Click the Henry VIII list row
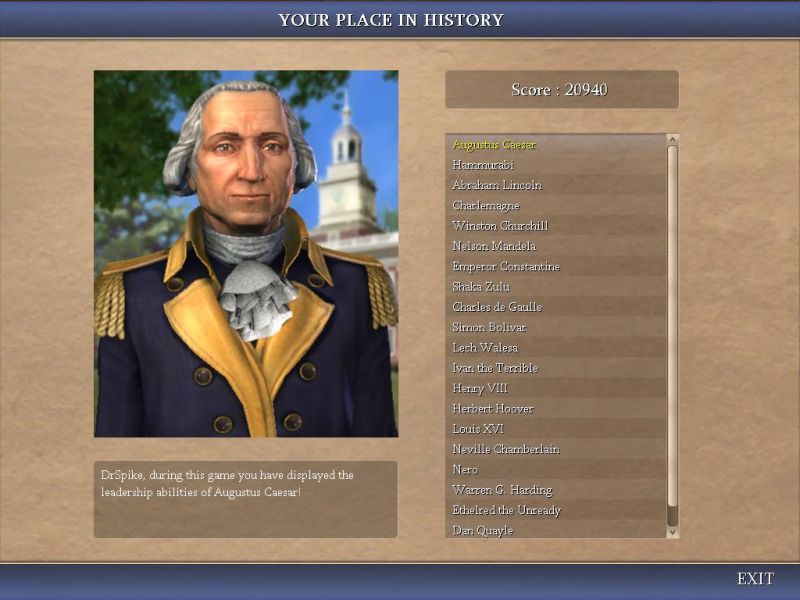This screenshot has width=800, height=600. [480, 388]
